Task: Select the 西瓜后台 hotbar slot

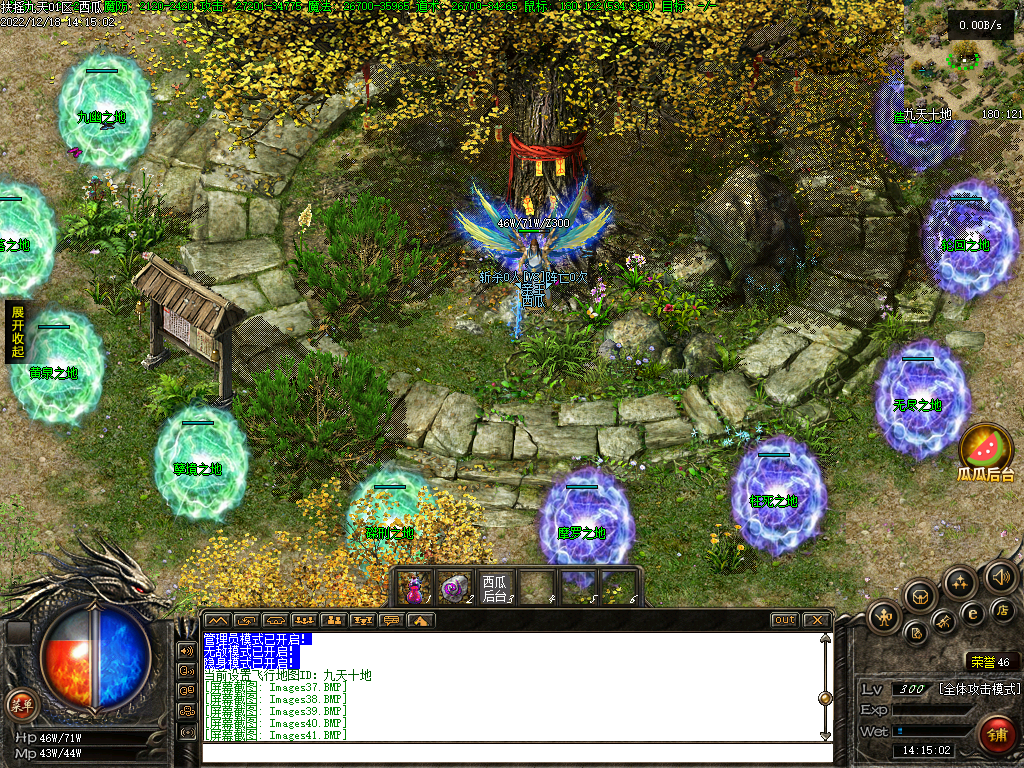Action: (495, 588)
